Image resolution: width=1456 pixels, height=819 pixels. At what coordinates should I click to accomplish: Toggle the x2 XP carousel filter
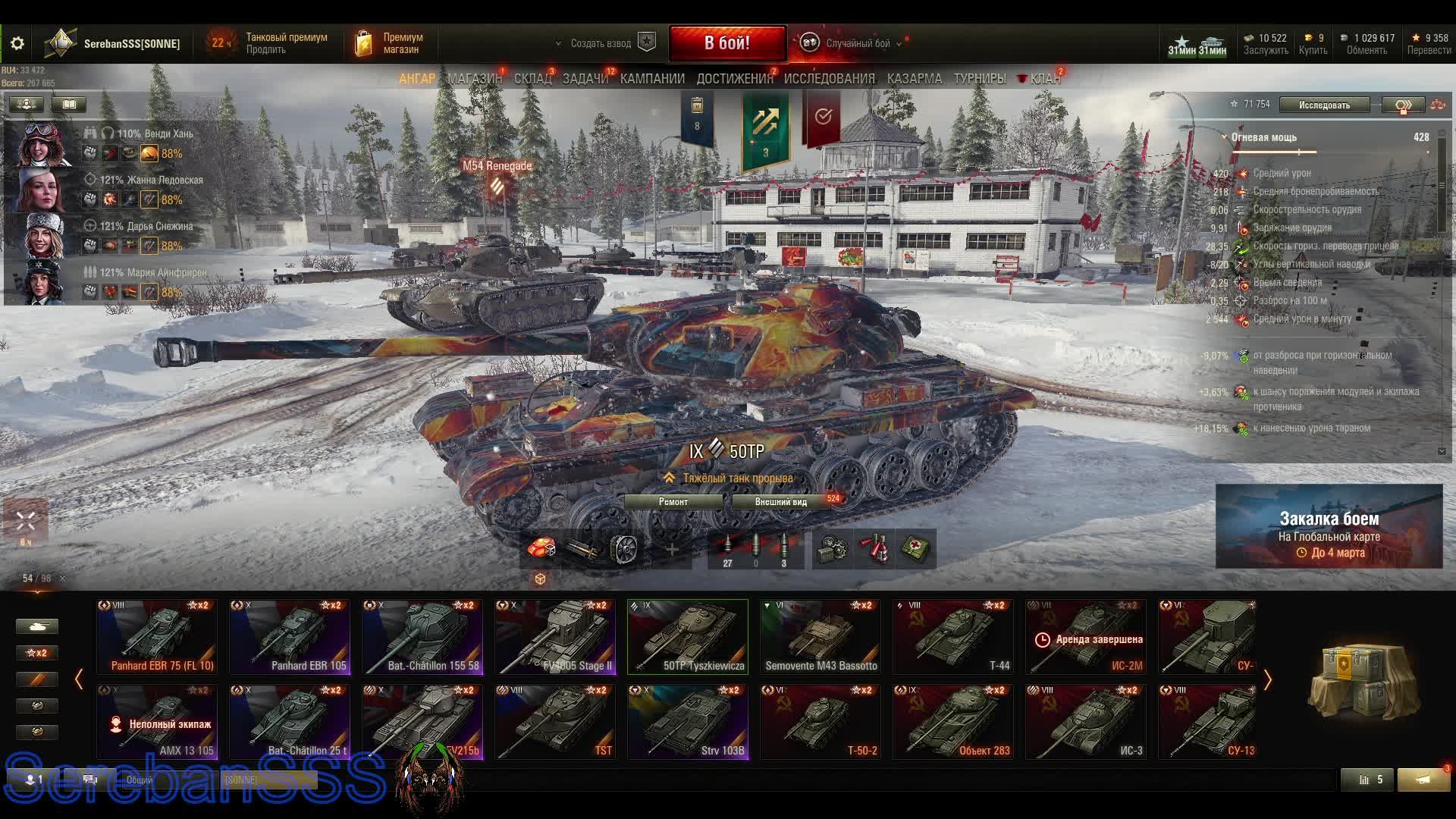pos(36,652)
